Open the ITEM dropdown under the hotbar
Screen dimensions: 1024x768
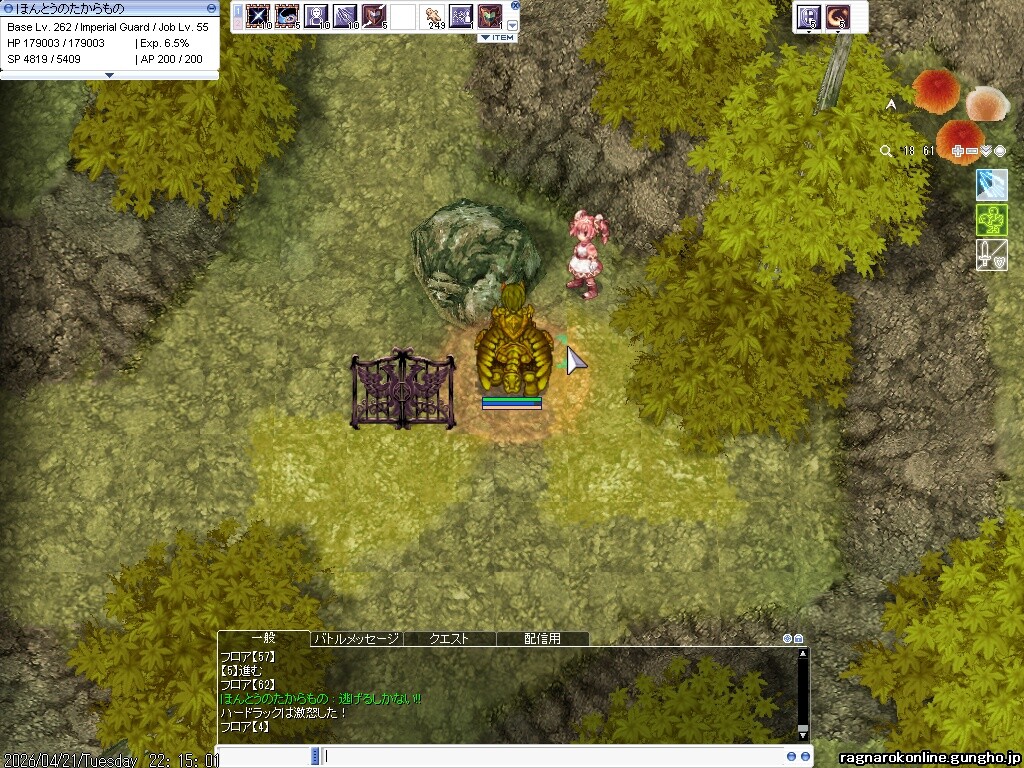coord(497,38)
